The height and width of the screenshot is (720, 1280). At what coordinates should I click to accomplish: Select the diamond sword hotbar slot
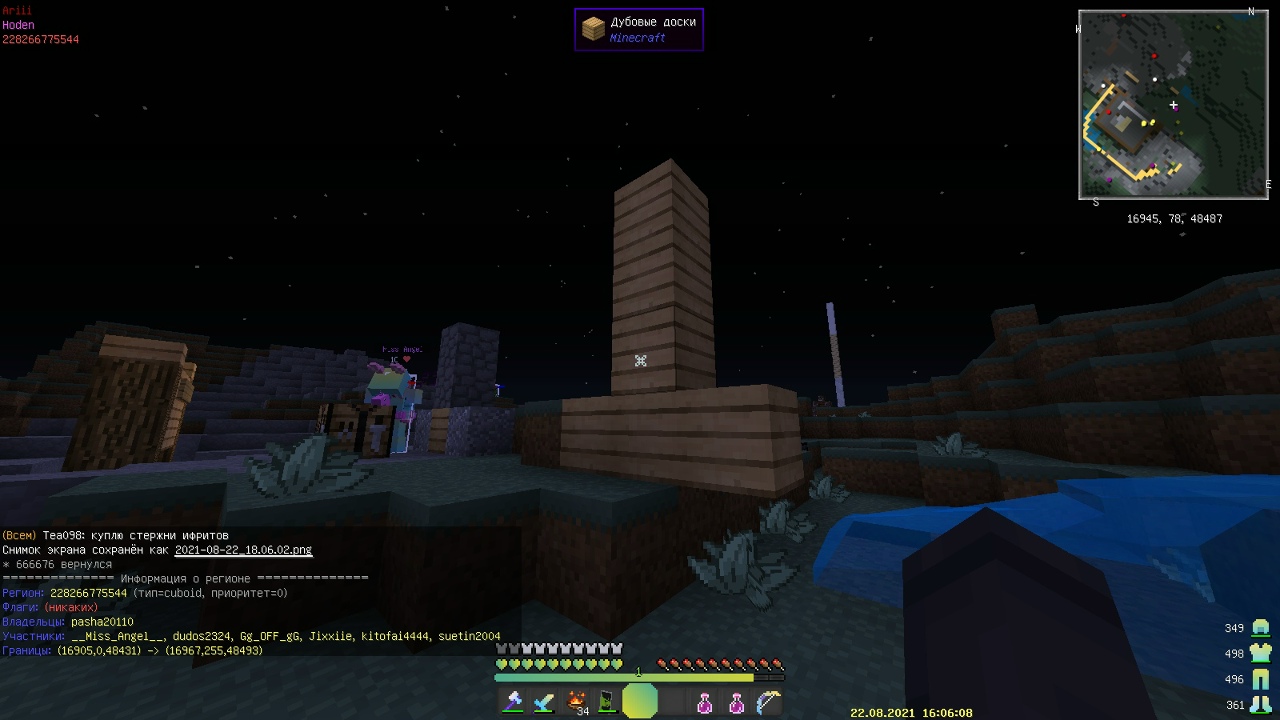pyautogui.click(x=544, y=702)
